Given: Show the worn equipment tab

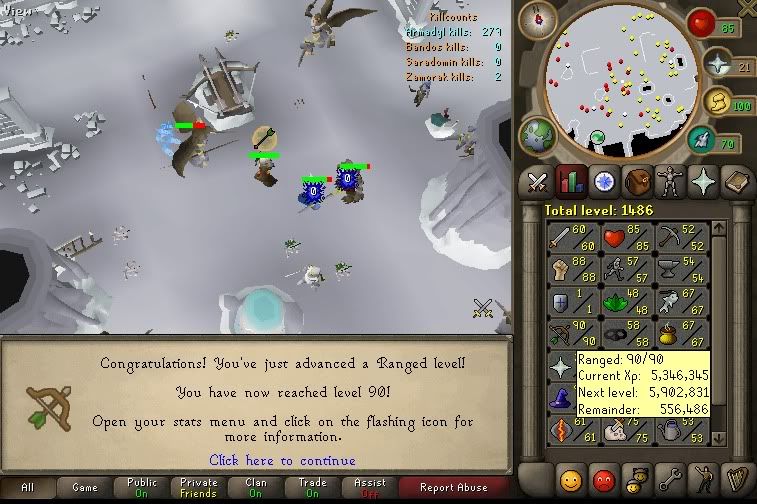Looking at the screenshot, I should click(x=669, y=181).
